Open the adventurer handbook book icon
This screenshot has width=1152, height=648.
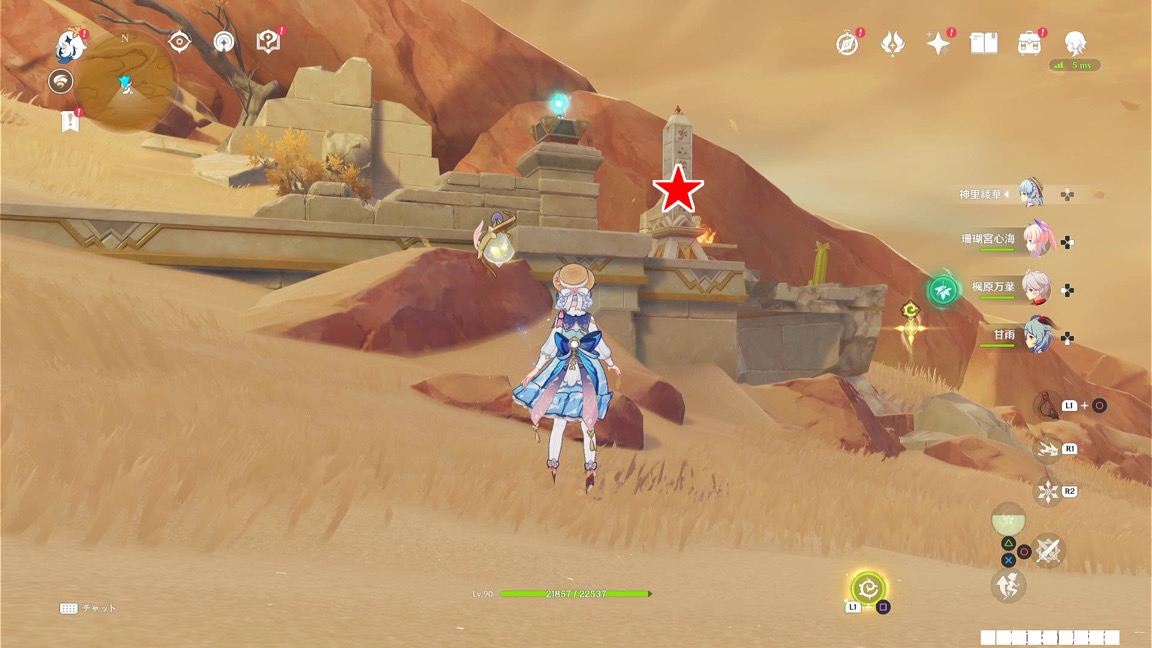(984, 43)
